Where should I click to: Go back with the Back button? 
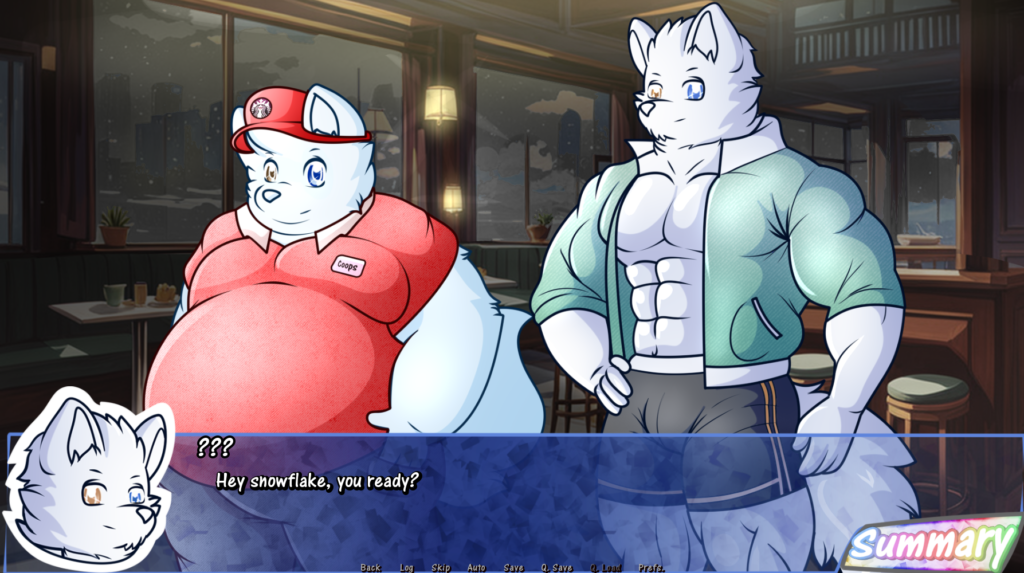370,567
